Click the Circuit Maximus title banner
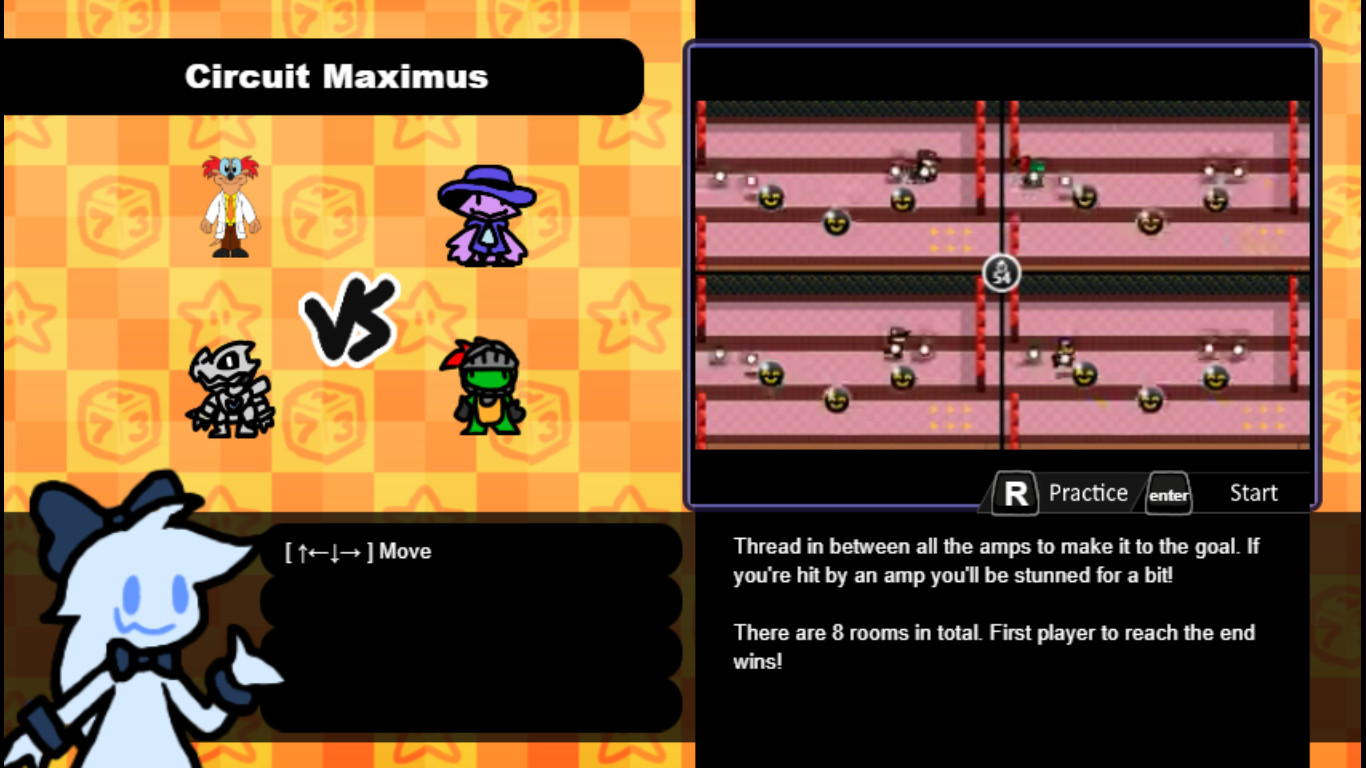The width and height of the screenshot is (1366, 768). [x=337, y=77]
